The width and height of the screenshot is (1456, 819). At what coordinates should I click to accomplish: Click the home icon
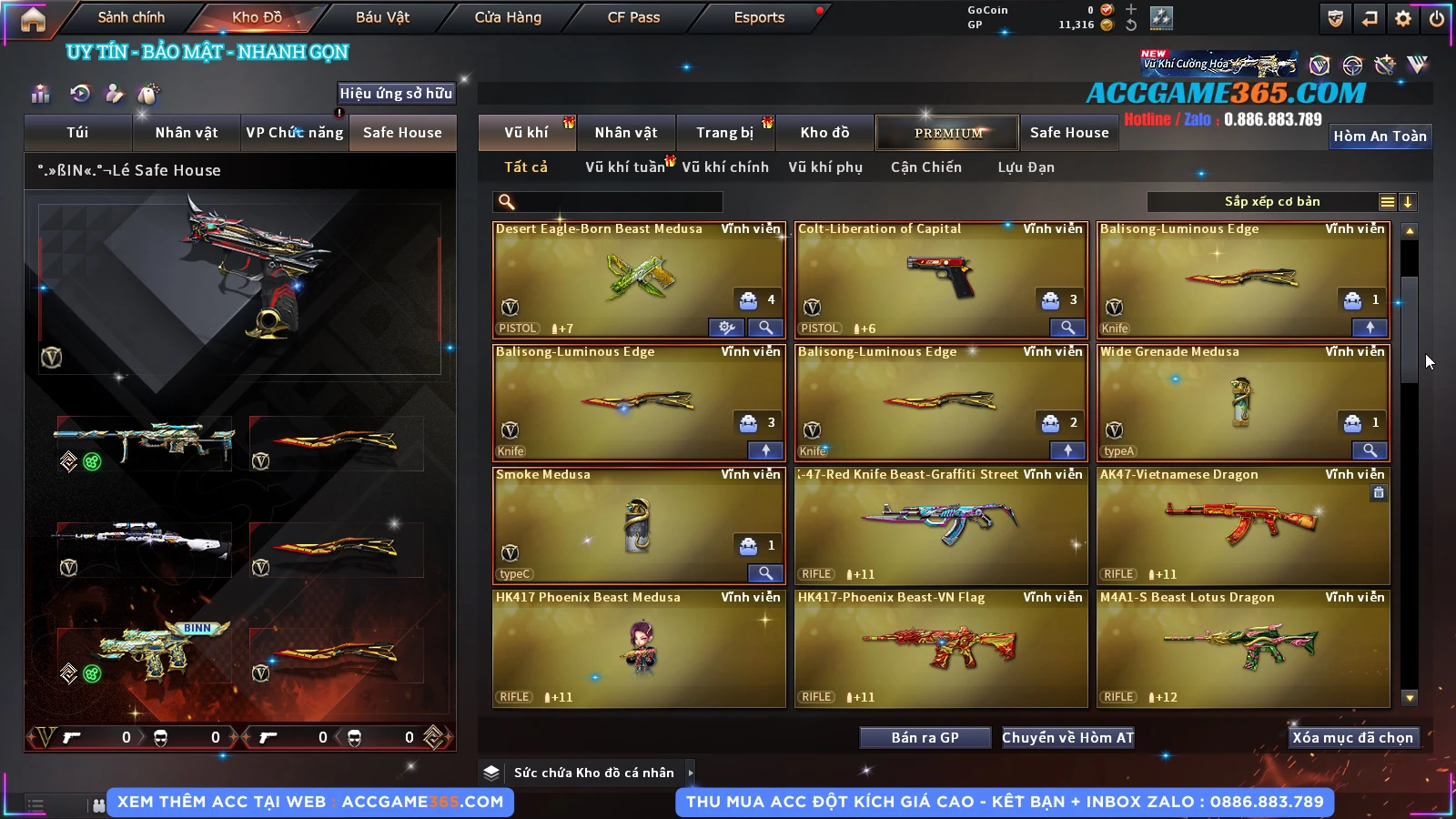(x=33, y=19)
